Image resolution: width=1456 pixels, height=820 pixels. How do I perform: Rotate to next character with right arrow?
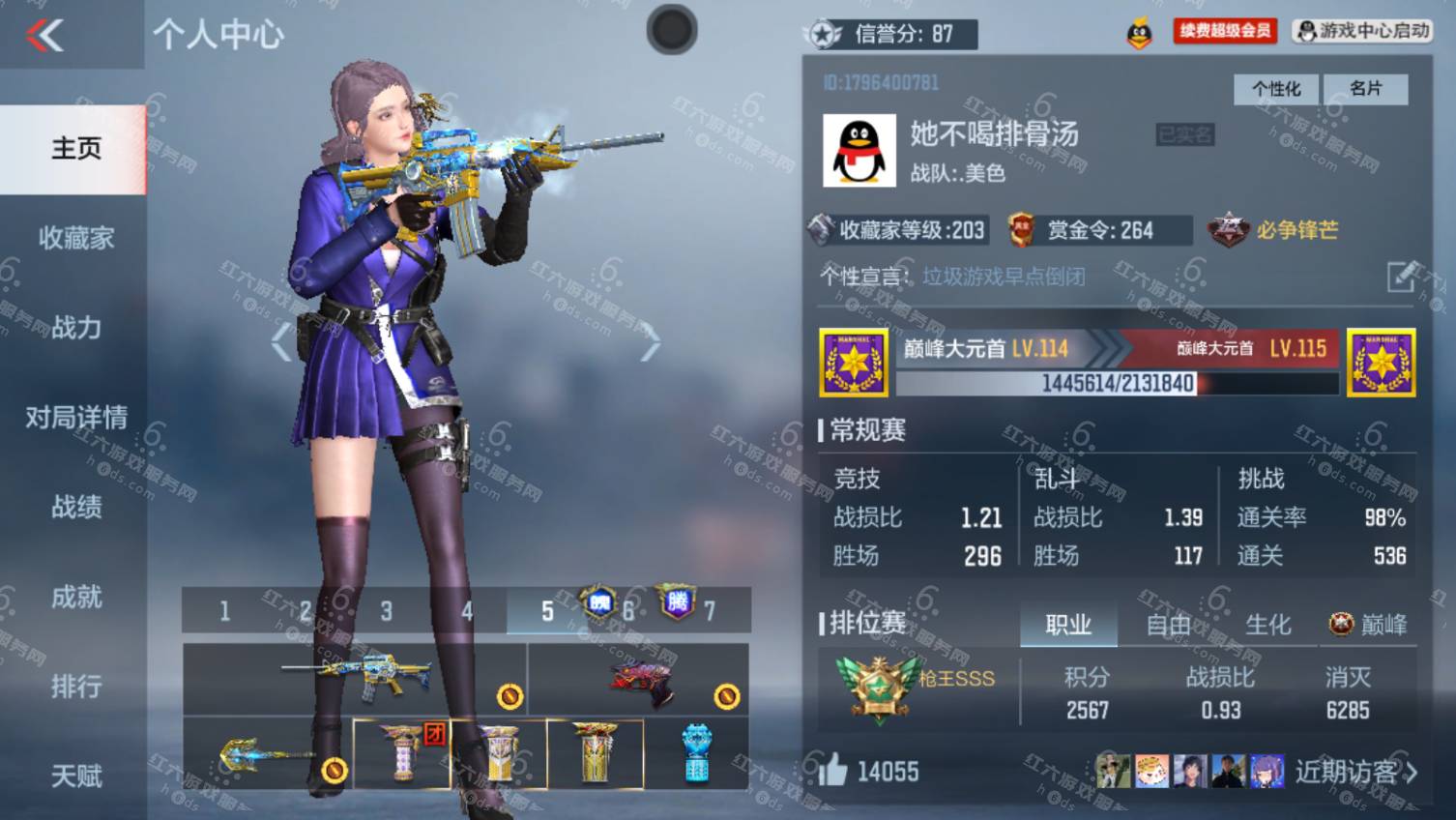pyautogui.click(x=651, y=342)
